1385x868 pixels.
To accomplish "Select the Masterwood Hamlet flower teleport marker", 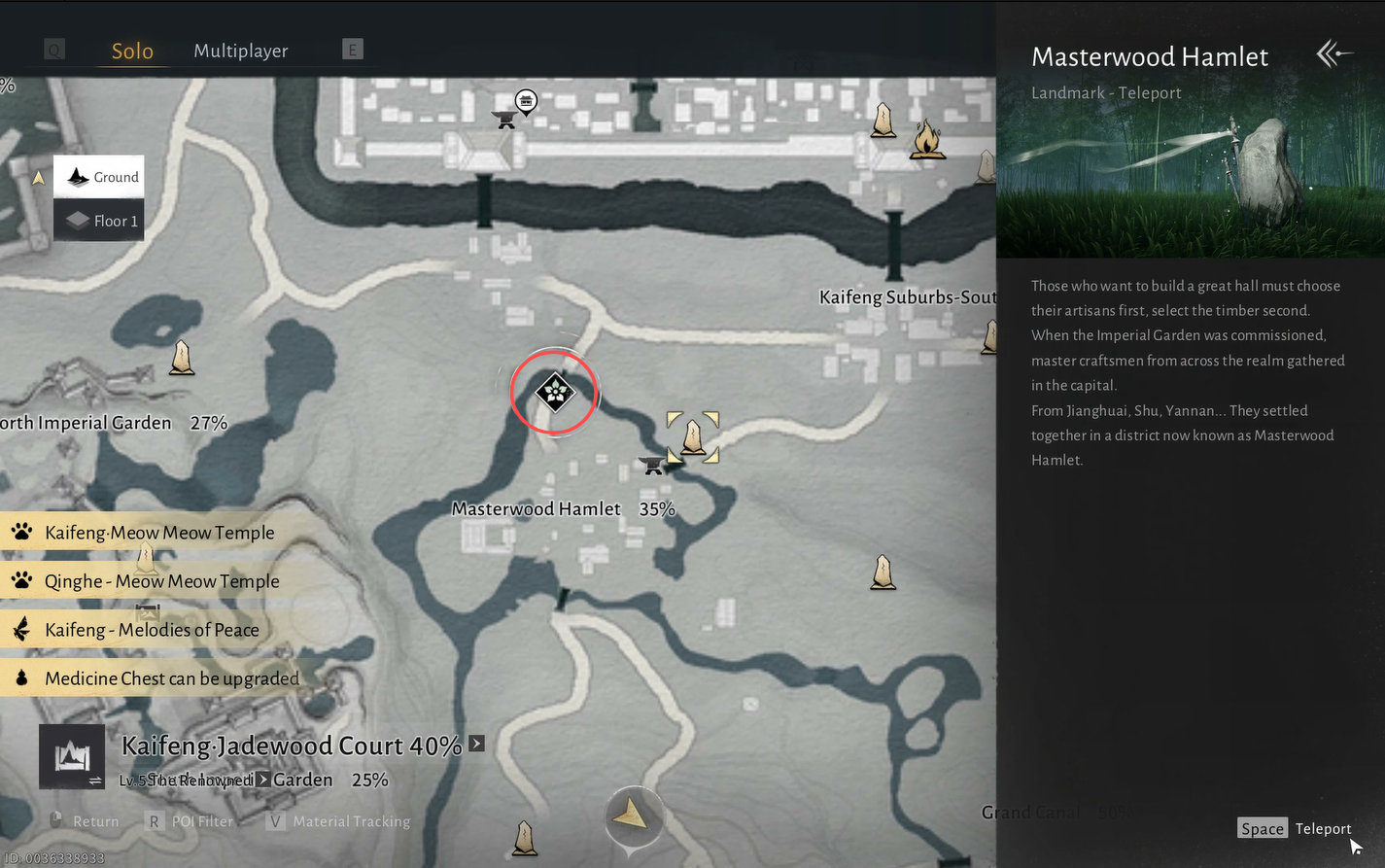I will [555, 393].
